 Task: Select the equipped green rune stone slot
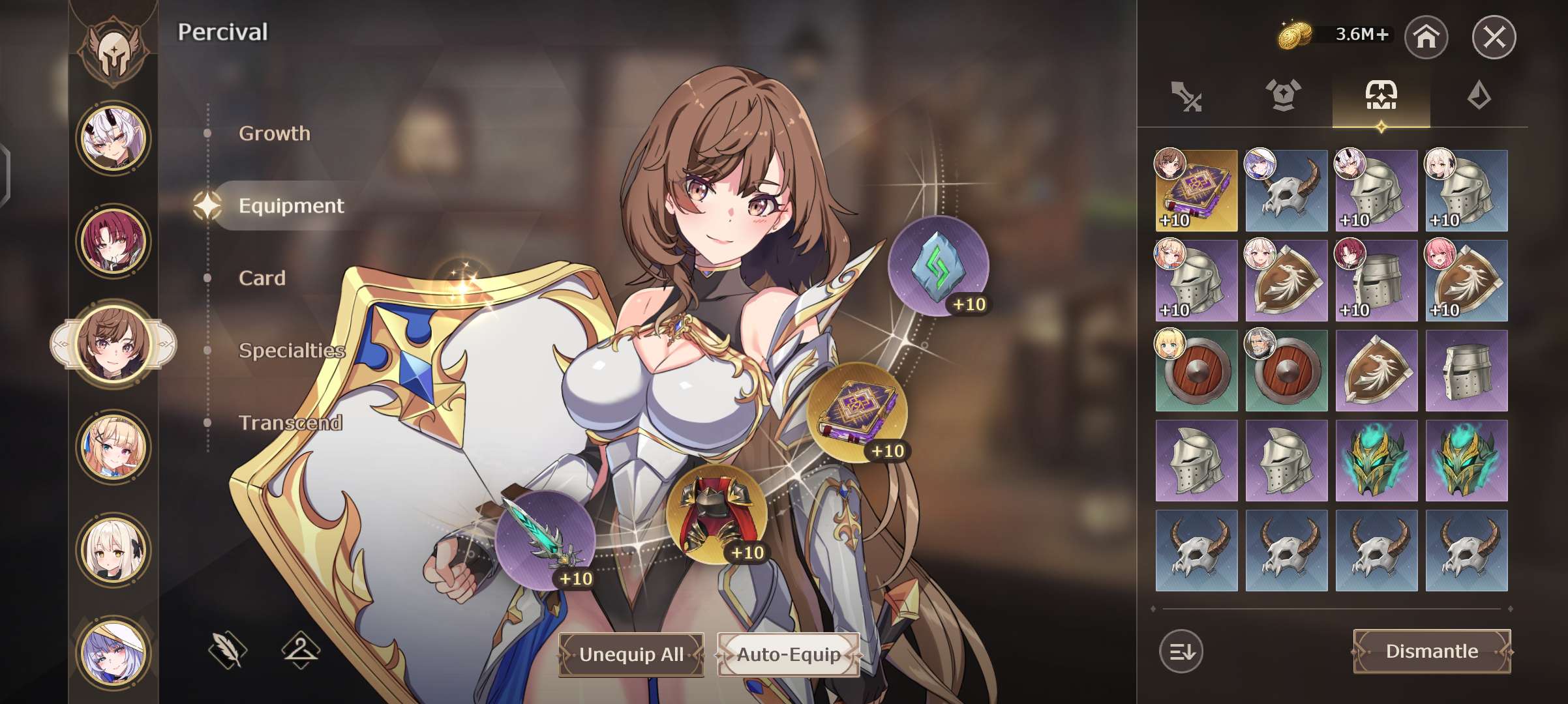(x=938, y=266)
